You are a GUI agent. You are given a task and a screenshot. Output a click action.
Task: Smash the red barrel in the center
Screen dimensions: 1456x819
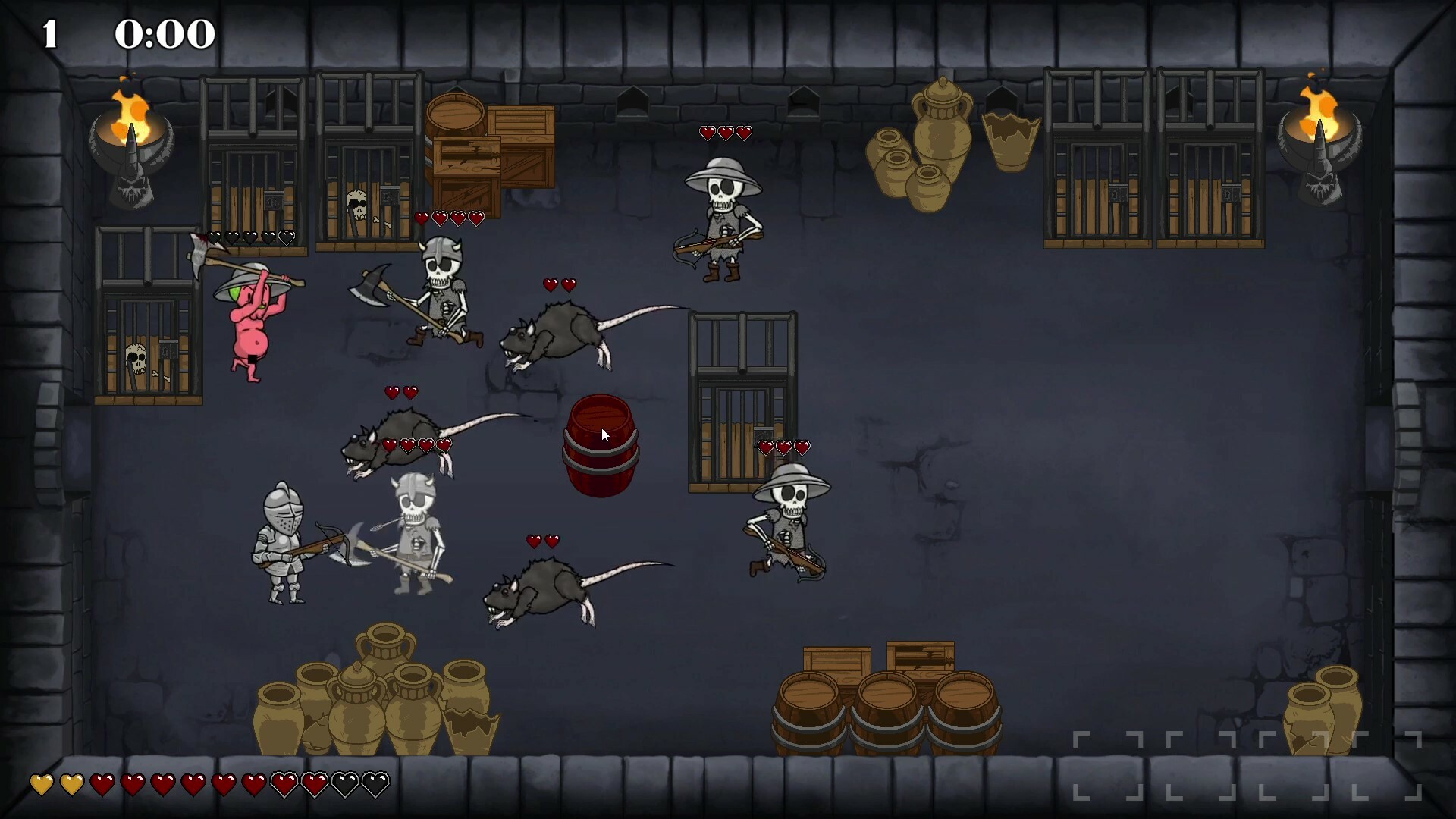coord(601,447)
